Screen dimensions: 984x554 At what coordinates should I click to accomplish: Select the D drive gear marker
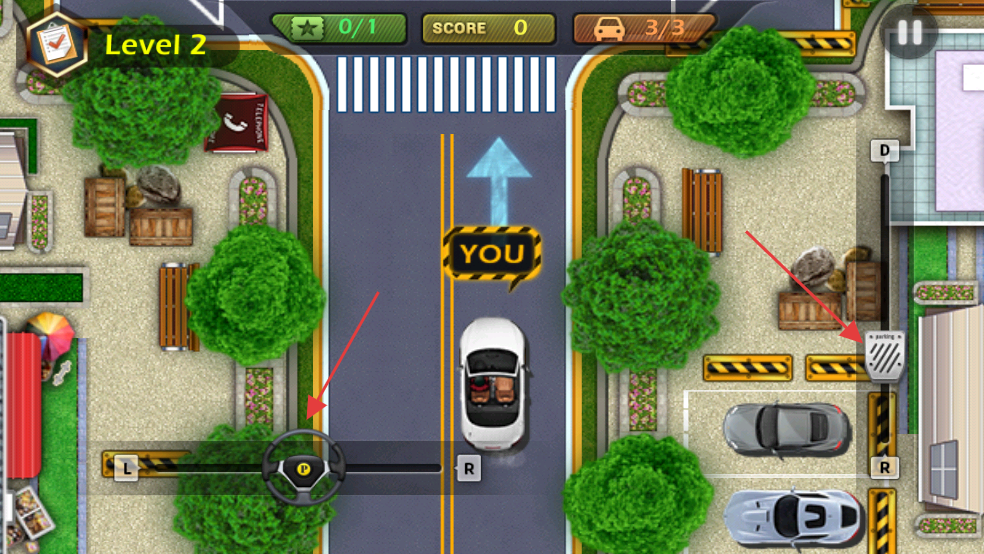(x=884, y=151)
